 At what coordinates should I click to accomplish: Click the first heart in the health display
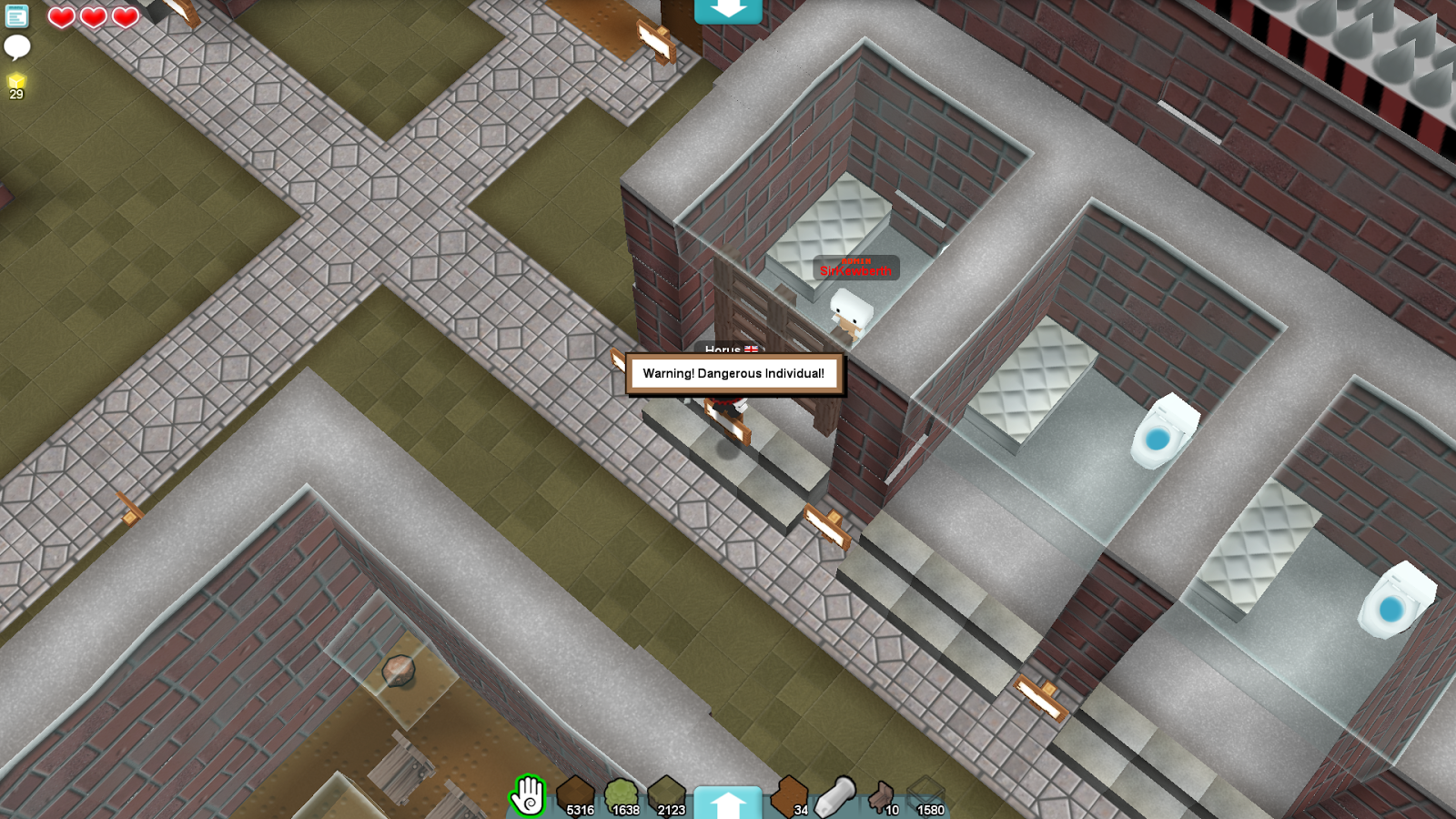click(60, 17)
